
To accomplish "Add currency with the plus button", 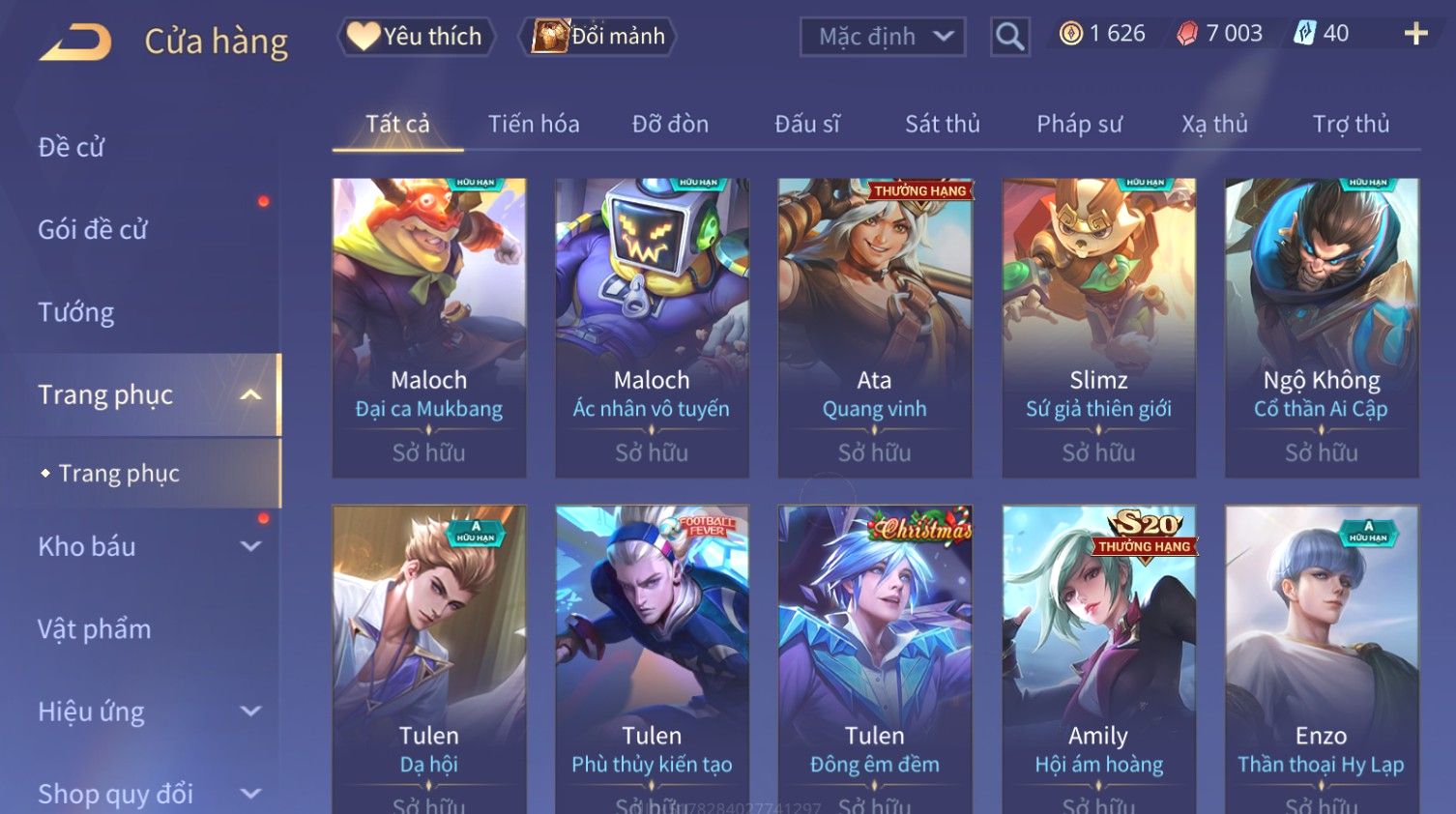I will coord(1415,34).
